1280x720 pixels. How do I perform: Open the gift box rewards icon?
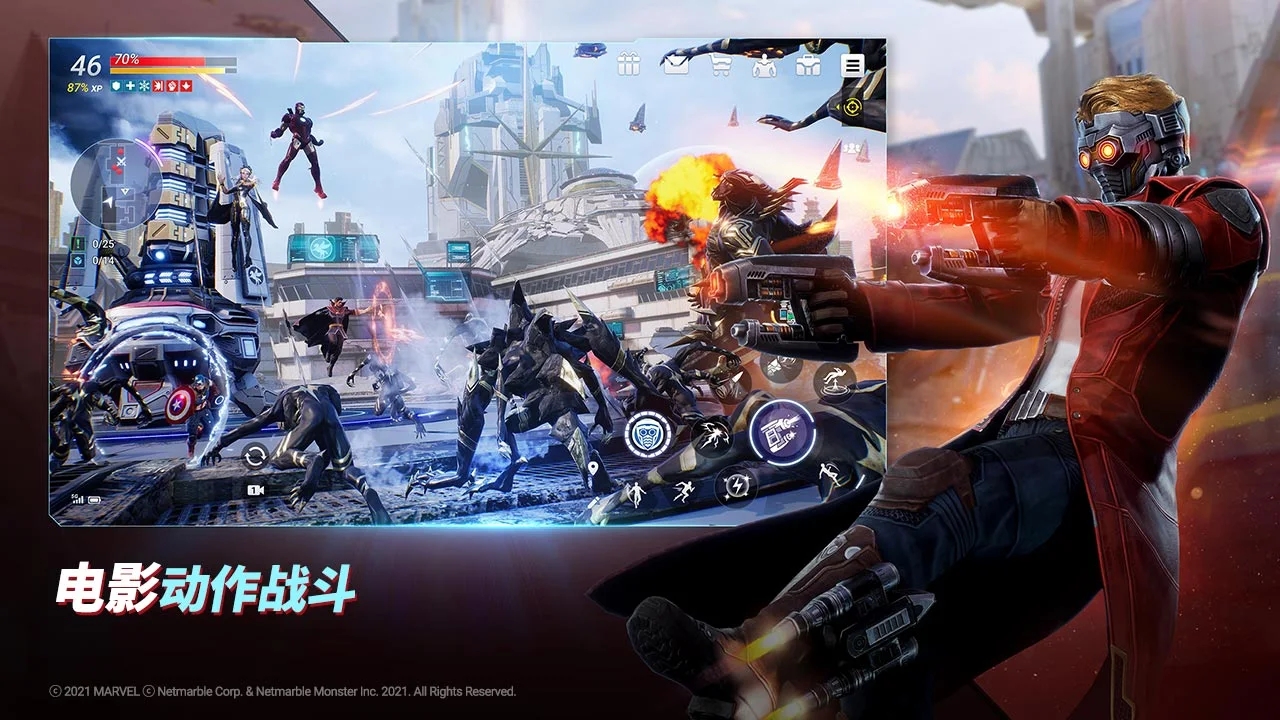628,65
